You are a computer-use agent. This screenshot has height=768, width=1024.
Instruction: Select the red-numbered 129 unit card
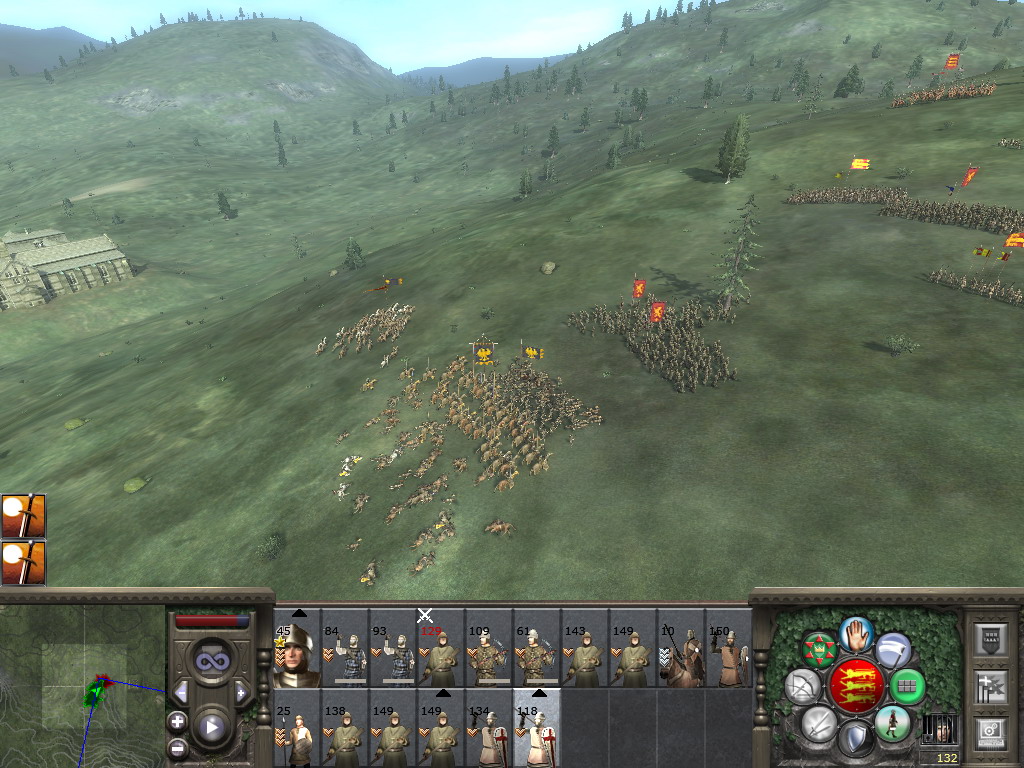pyautogui.click(x=441, y=651)
